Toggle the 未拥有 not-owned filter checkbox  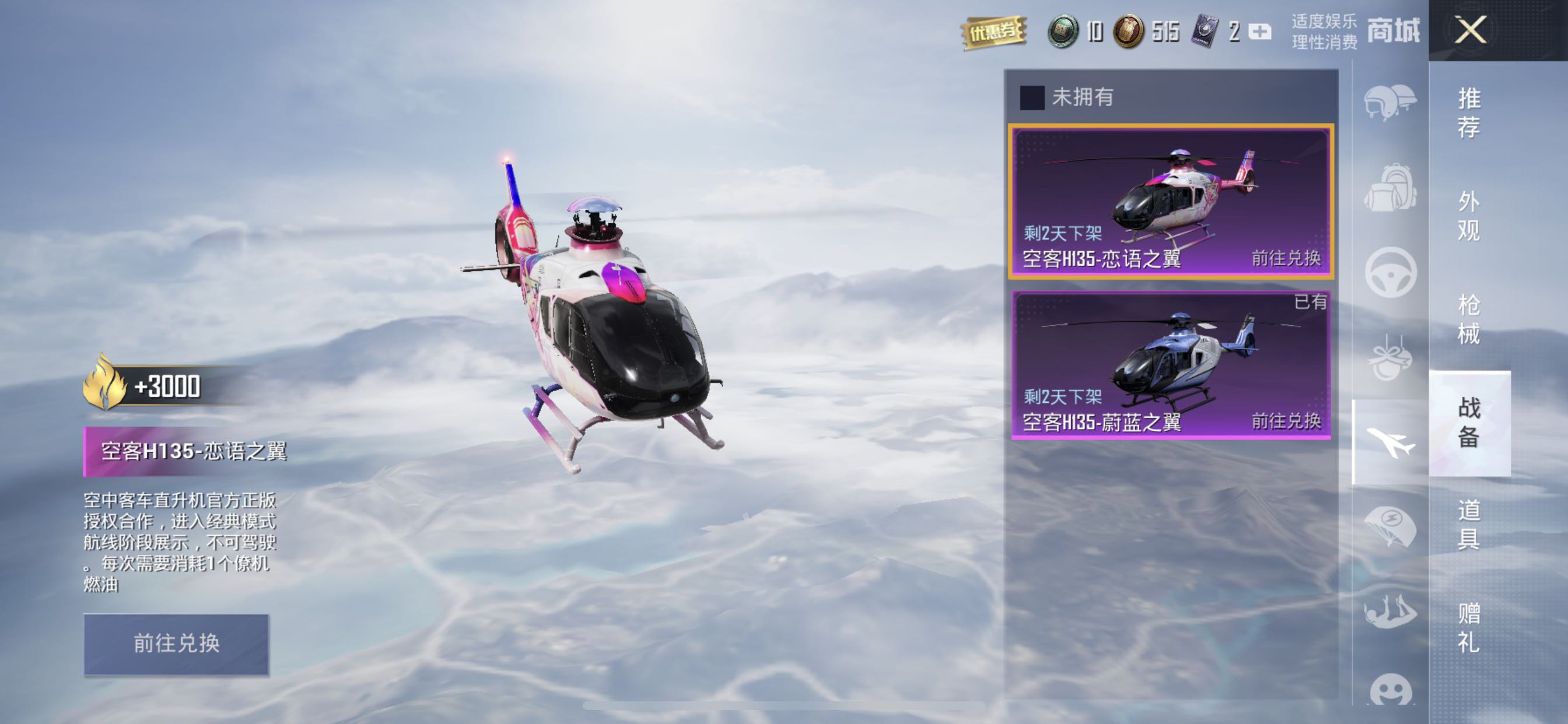[x=1032, y=97]
